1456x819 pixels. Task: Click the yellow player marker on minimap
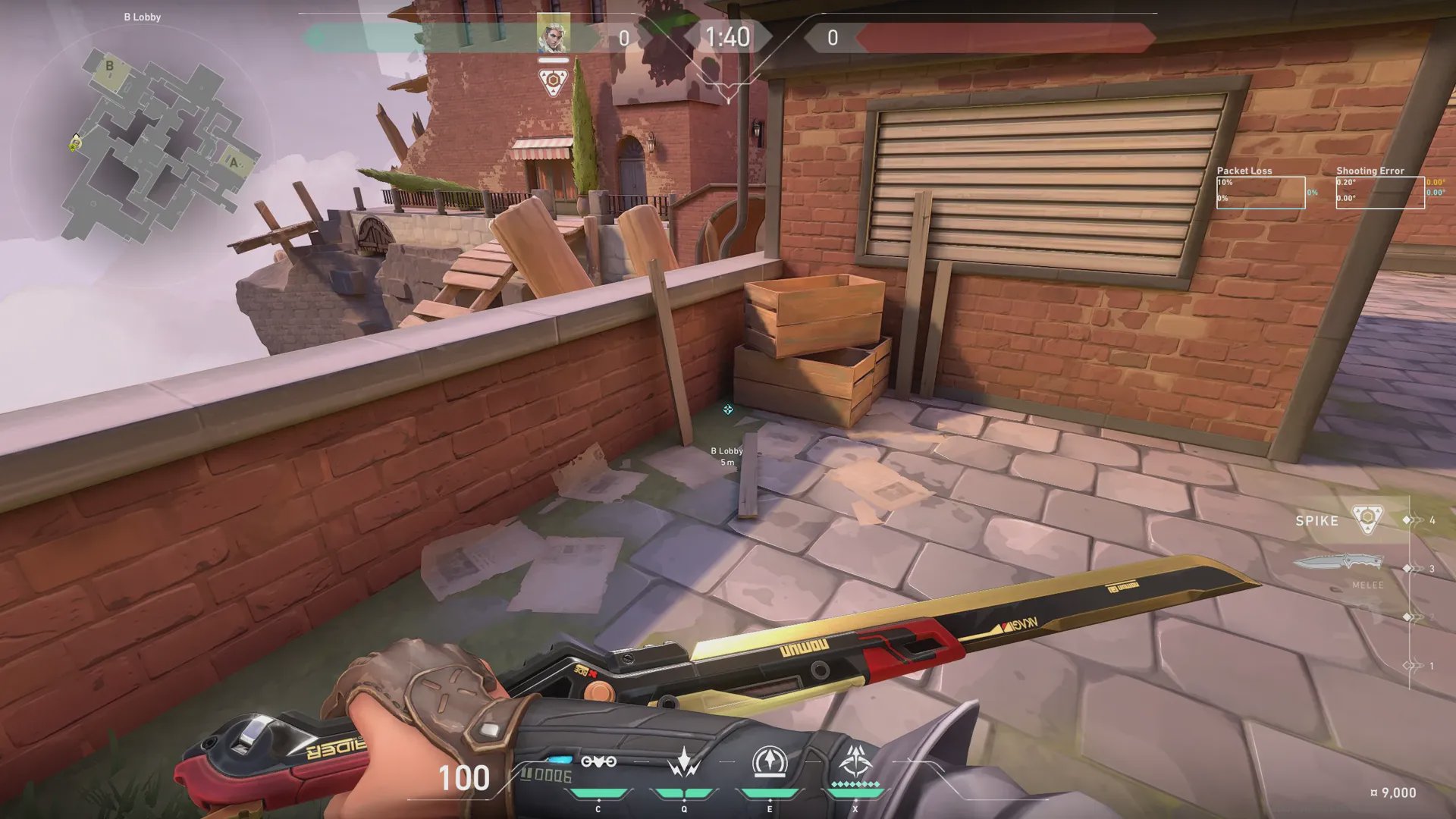point(75,142)
